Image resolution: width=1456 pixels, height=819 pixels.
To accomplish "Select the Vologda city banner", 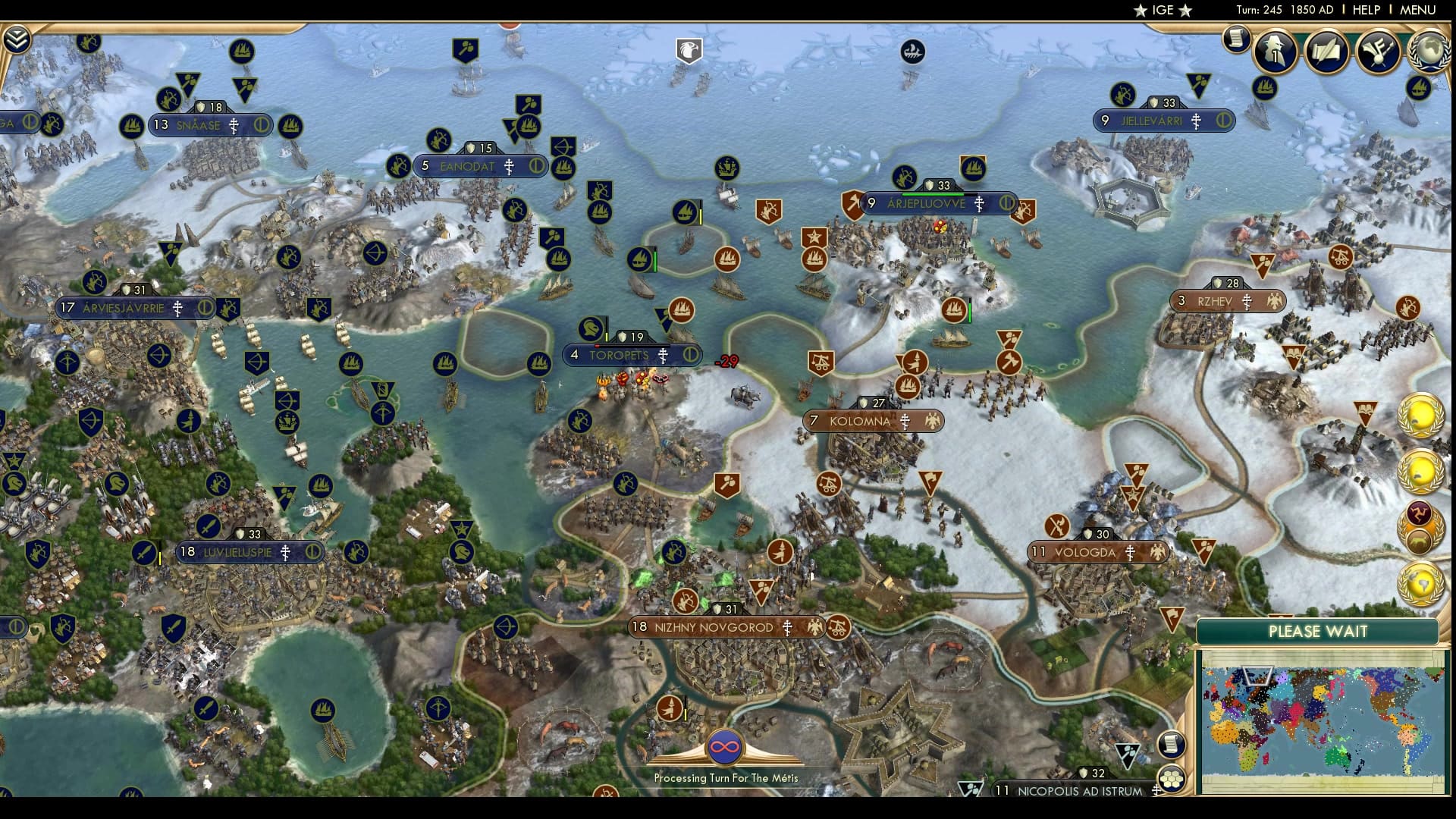I will tap(1085, 553).
